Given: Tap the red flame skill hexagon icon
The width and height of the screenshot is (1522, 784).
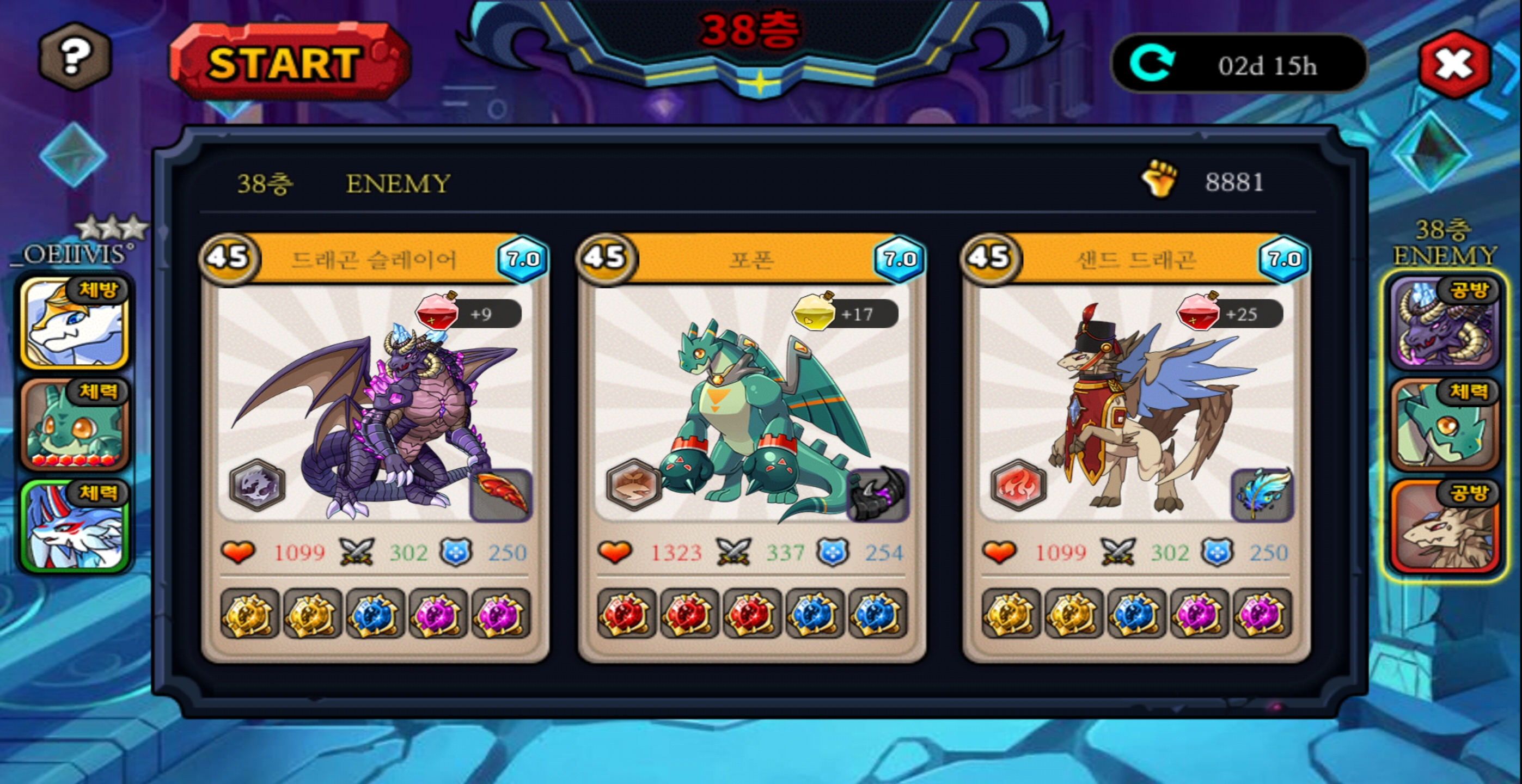Looking at the screenshot, I should pos(1019,486).
